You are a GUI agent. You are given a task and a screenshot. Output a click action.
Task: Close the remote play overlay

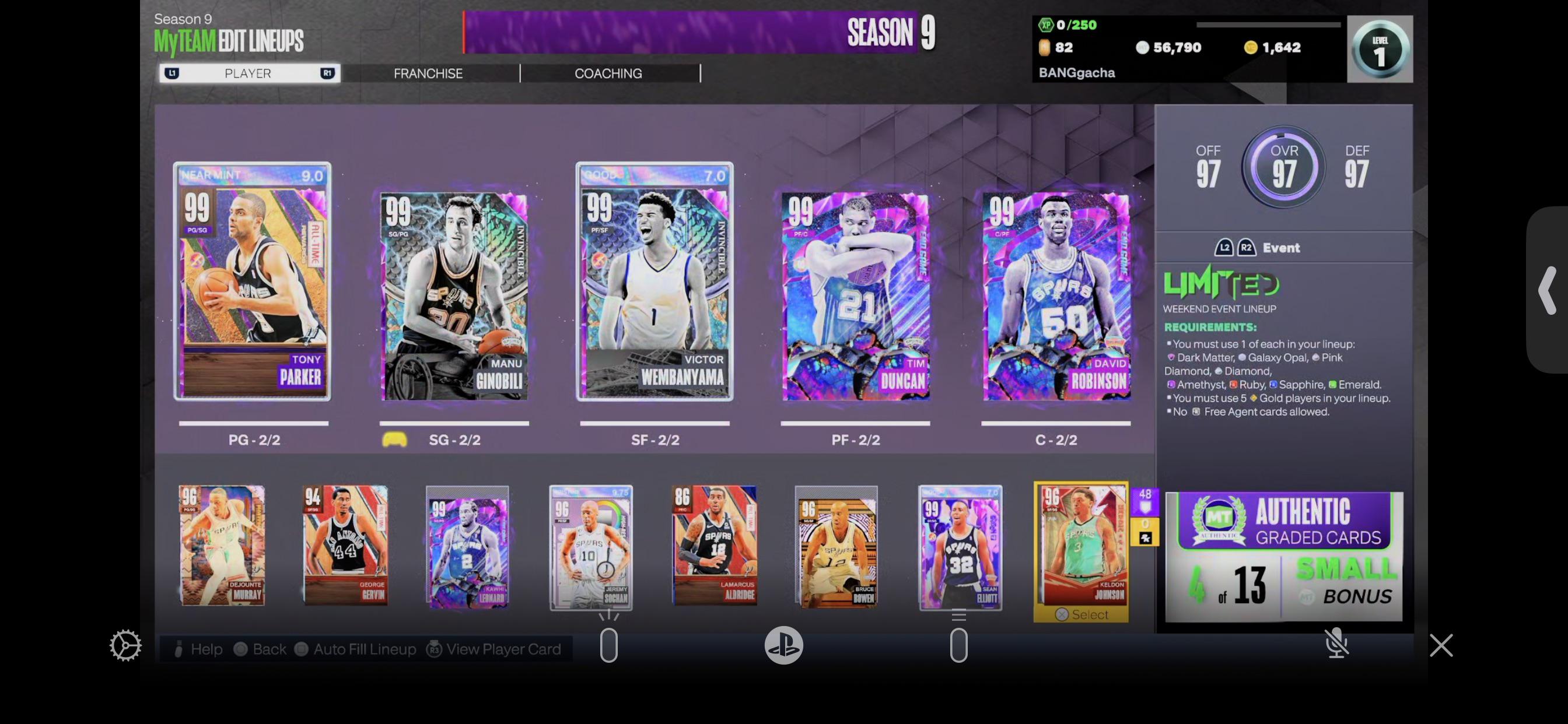click(1441, 645)
